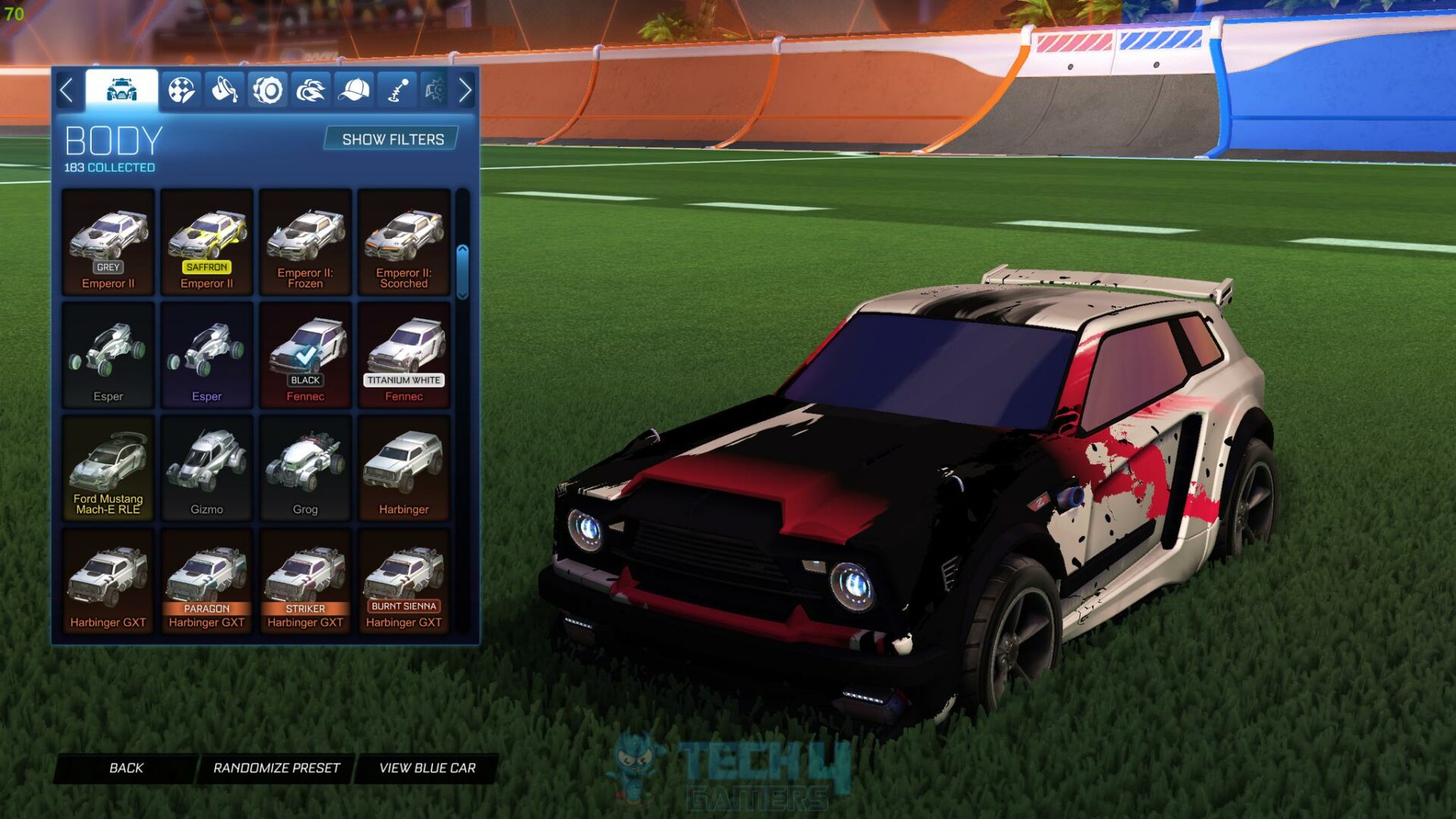This screenshot has height=819, width=1456.
Task: Click VIEW BLUE CAR
Action: click(x=428, y=767)
